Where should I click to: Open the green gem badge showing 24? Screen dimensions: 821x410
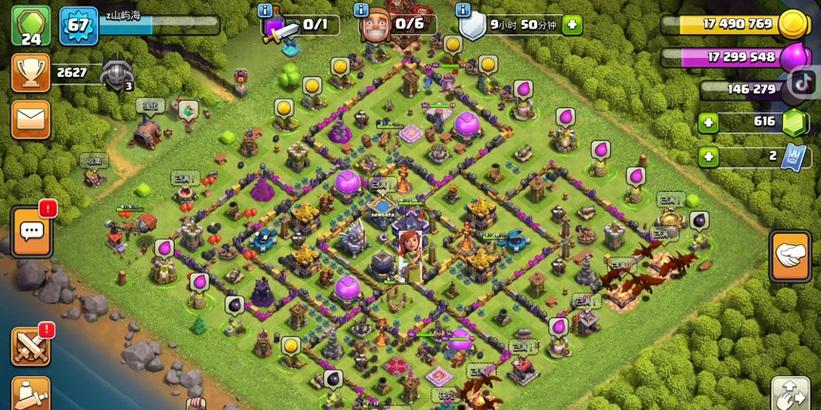pyautogui.click(x=31, y=25)
